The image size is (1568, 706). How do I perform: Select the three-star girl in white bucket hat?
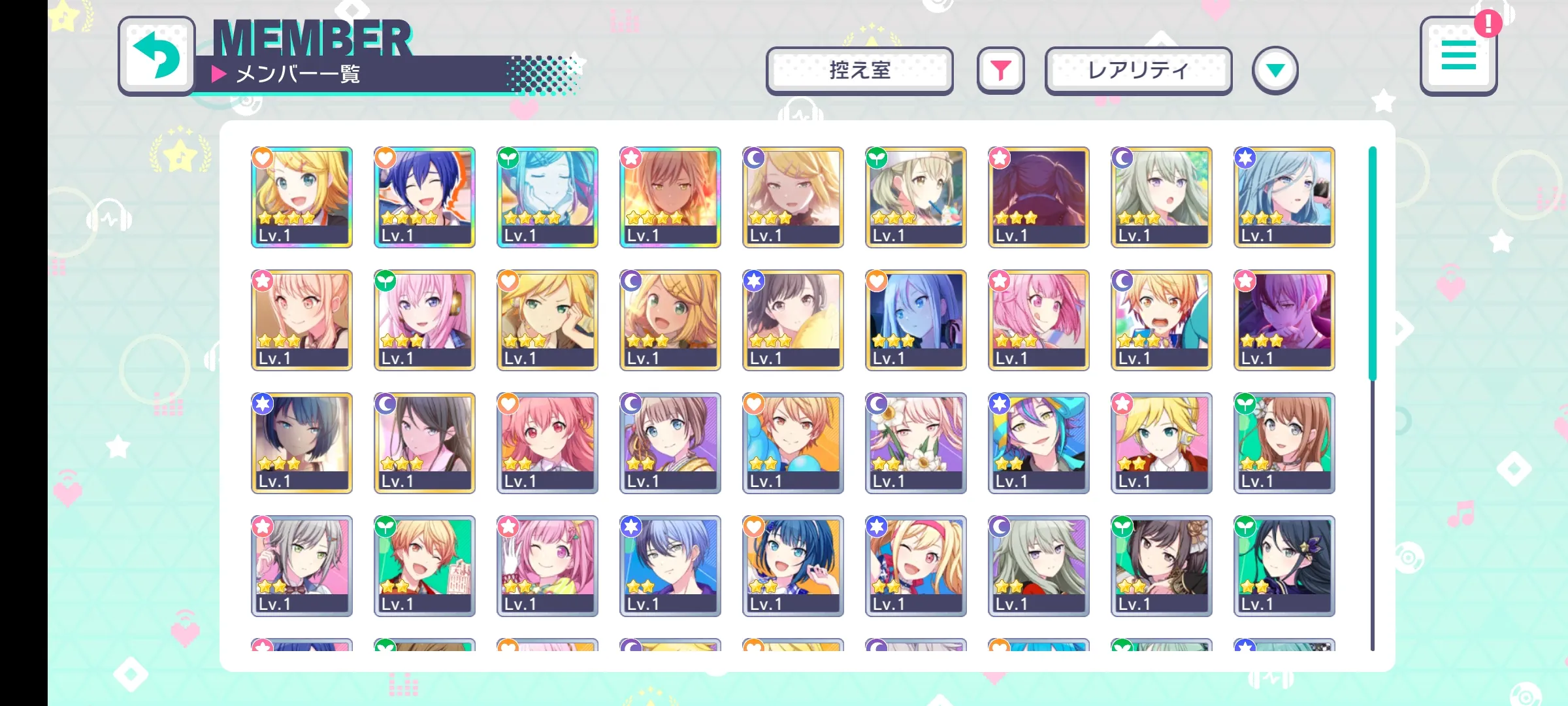(x=916, y=197)
